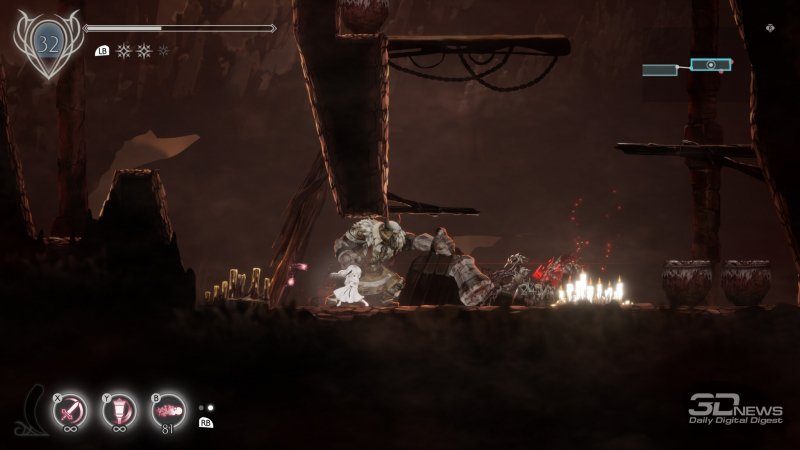
Task: Click the level 32 emblem
Action: click(47, 43)
